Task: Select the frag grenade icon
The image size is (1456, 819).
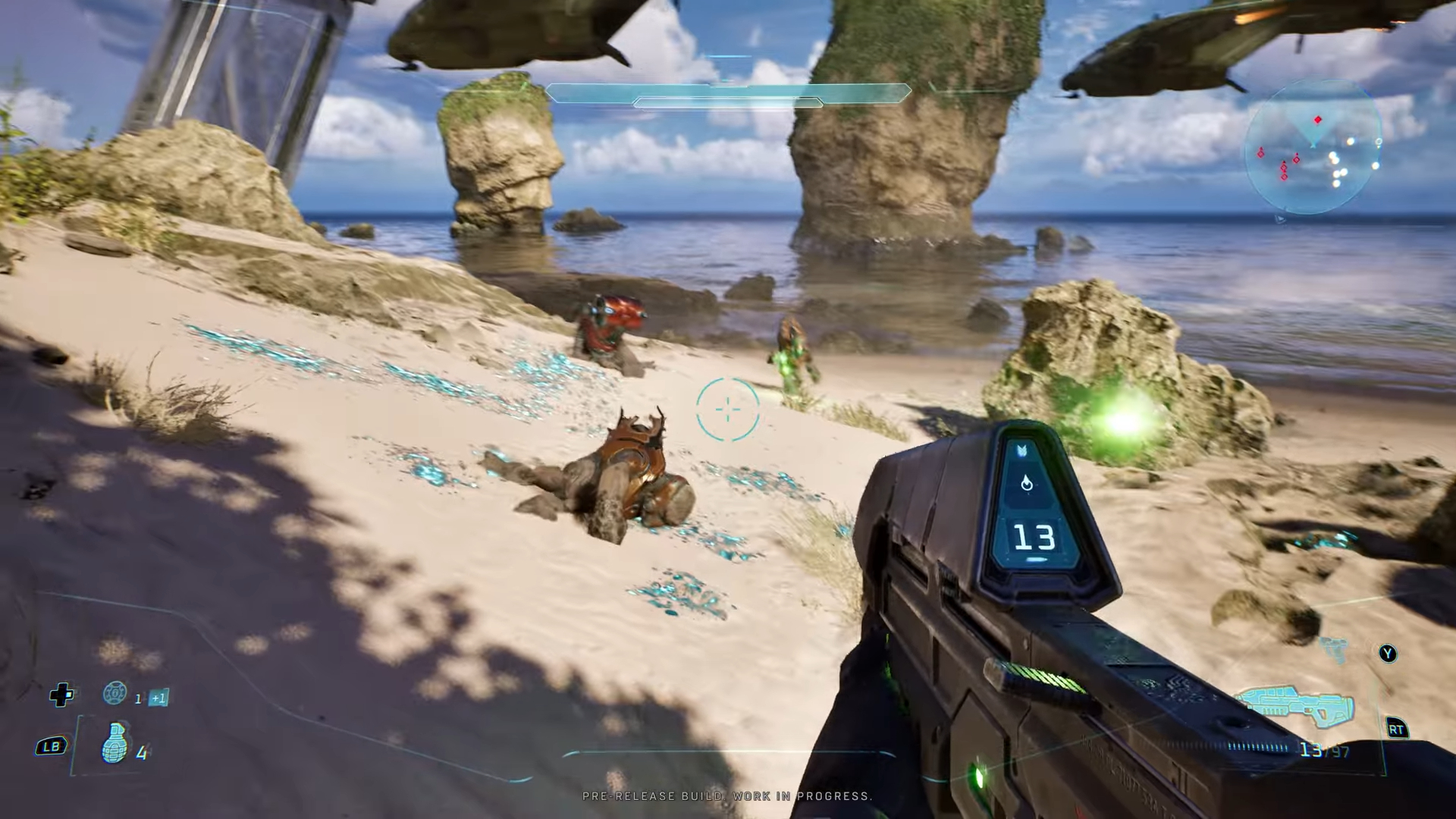Action: (115, 742)
